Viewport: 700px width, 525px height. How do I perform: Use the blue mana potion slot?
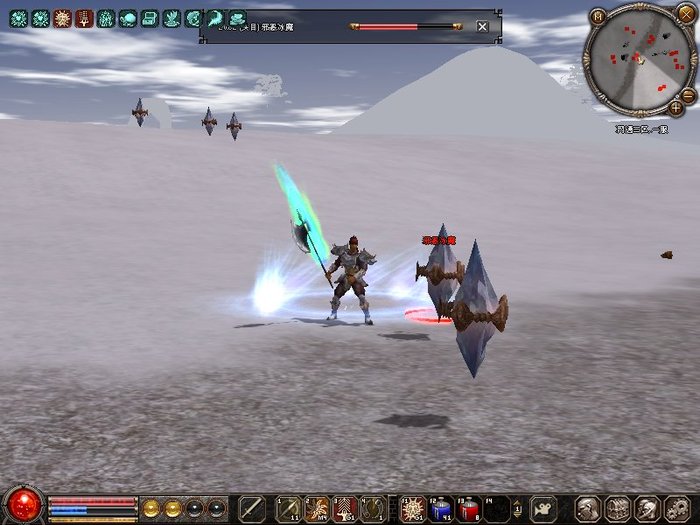coord(441,508)
